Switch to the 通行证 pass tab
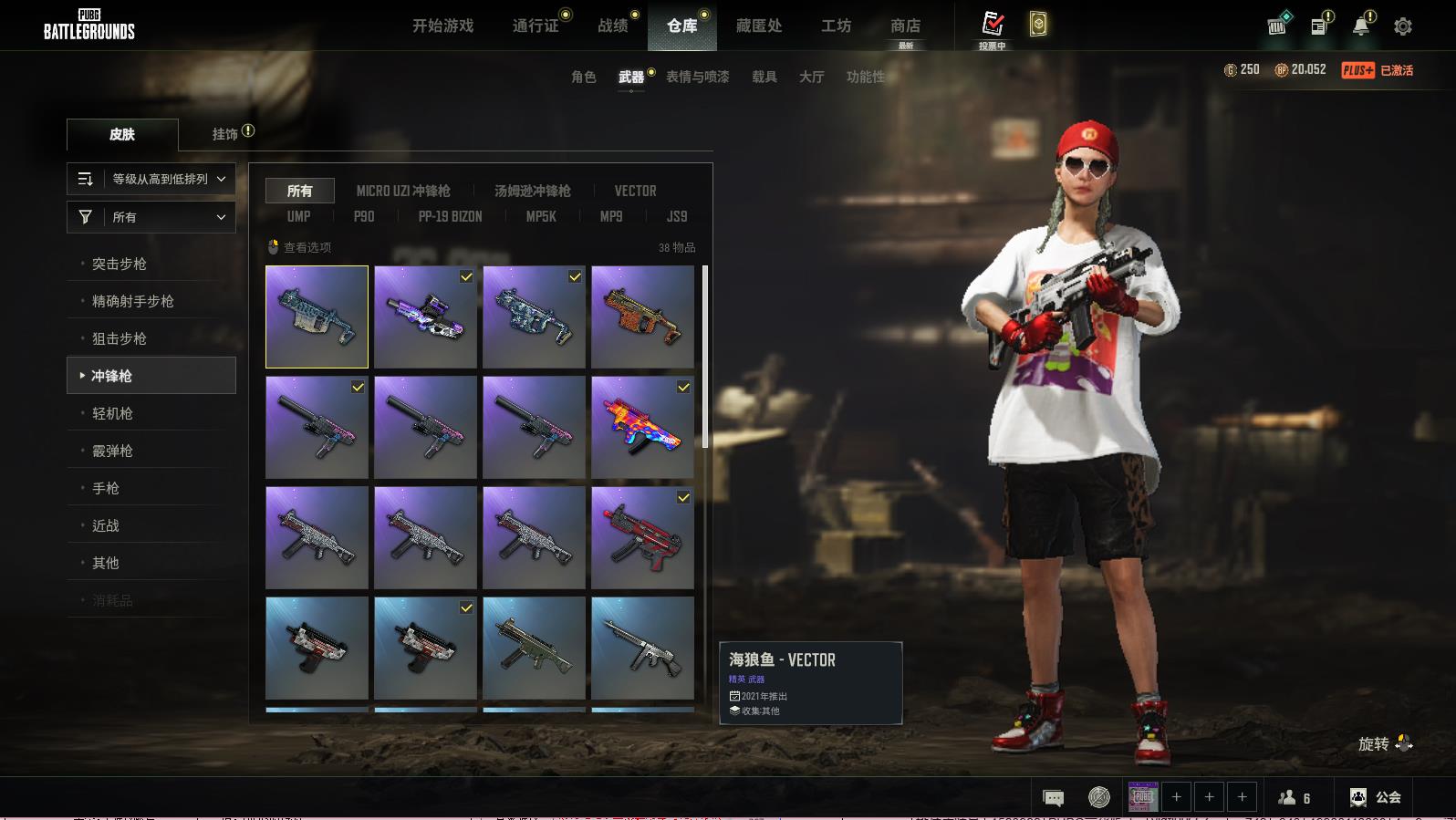The height and width of the screenshot is (820, 1456). pos(536,26)
